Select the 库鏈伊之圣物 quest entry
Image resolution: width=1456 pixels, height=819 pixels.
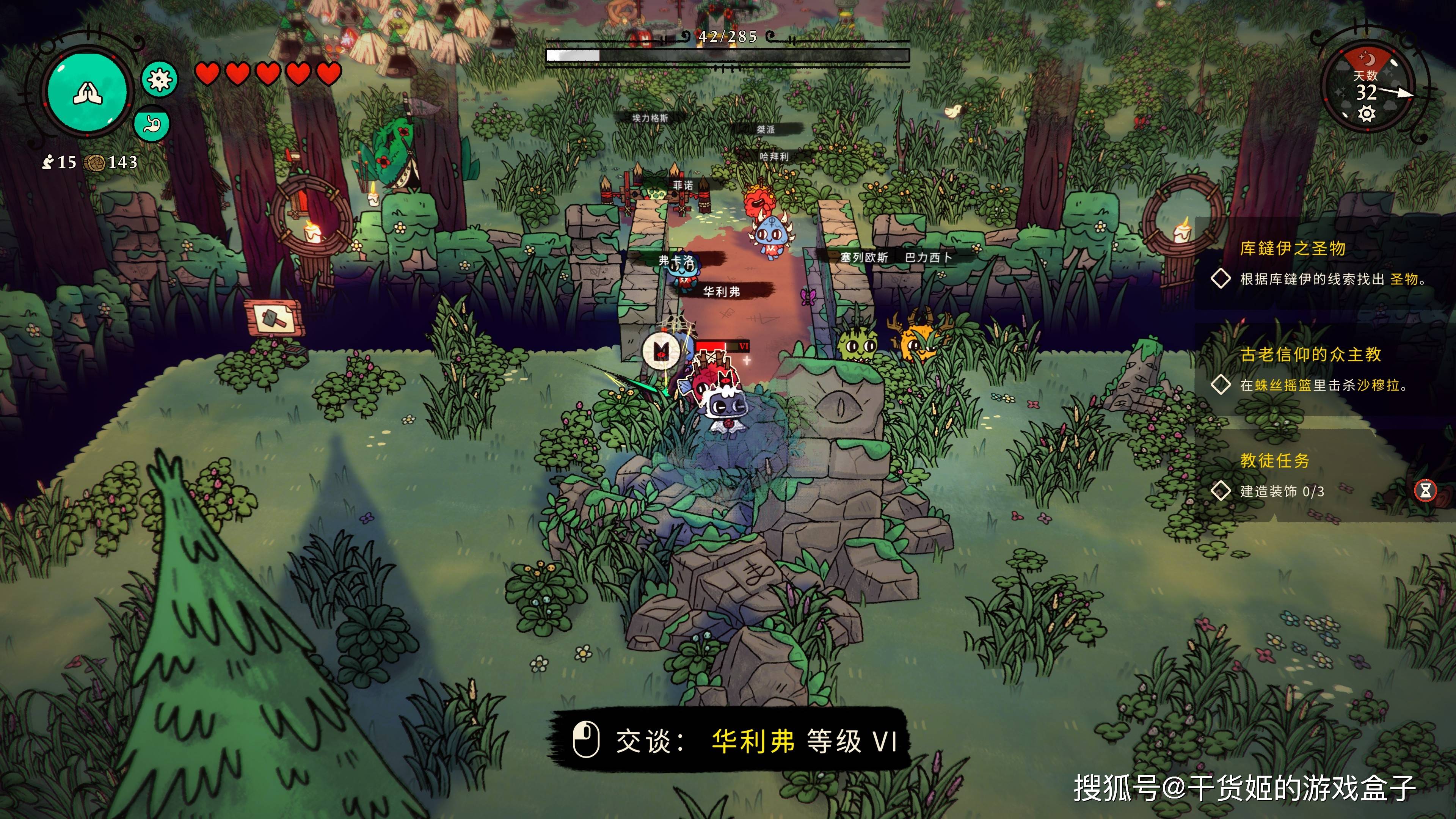click(x=1293, y=249)
